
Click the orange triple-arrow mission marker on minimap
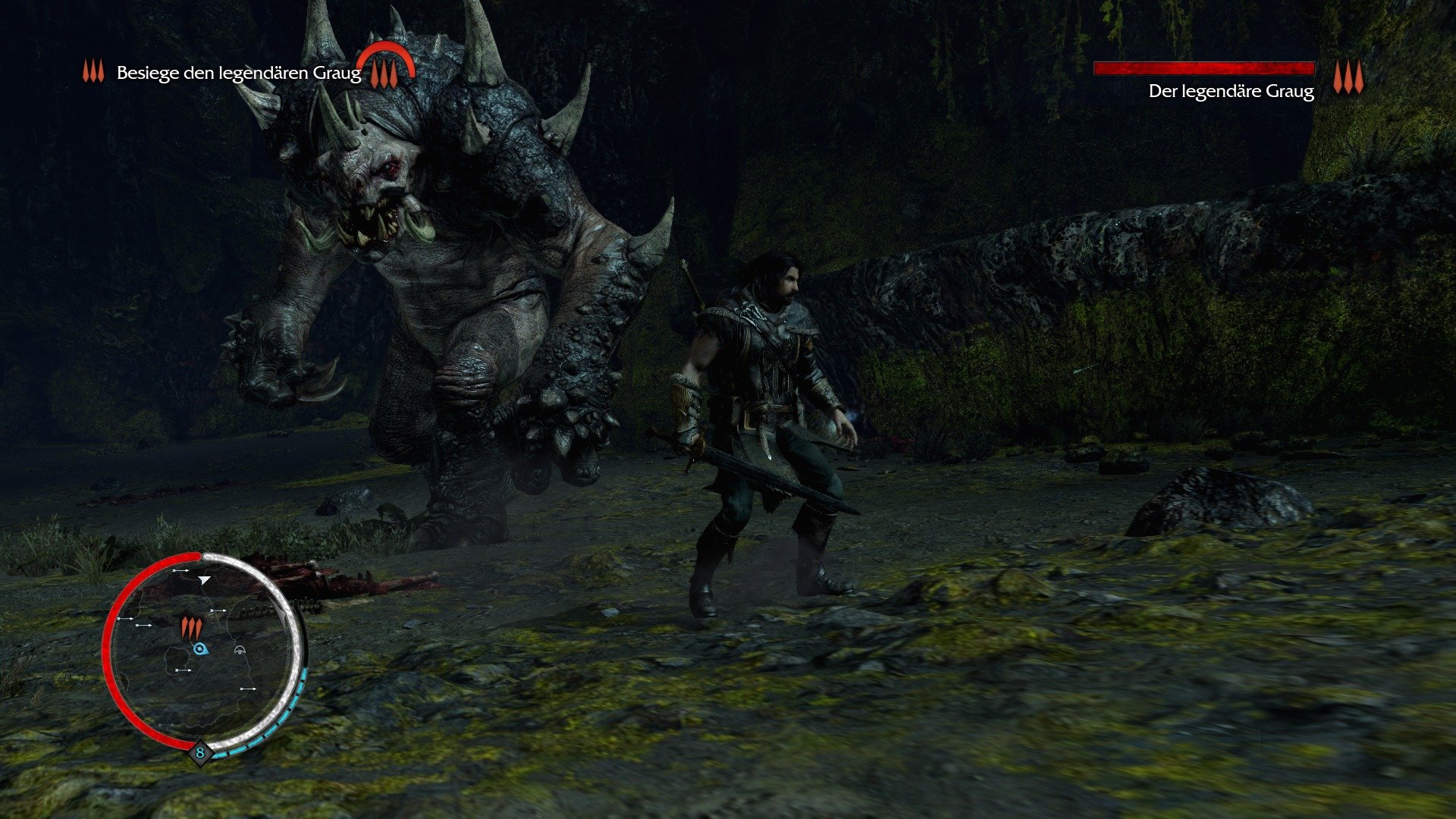[192, 628]
